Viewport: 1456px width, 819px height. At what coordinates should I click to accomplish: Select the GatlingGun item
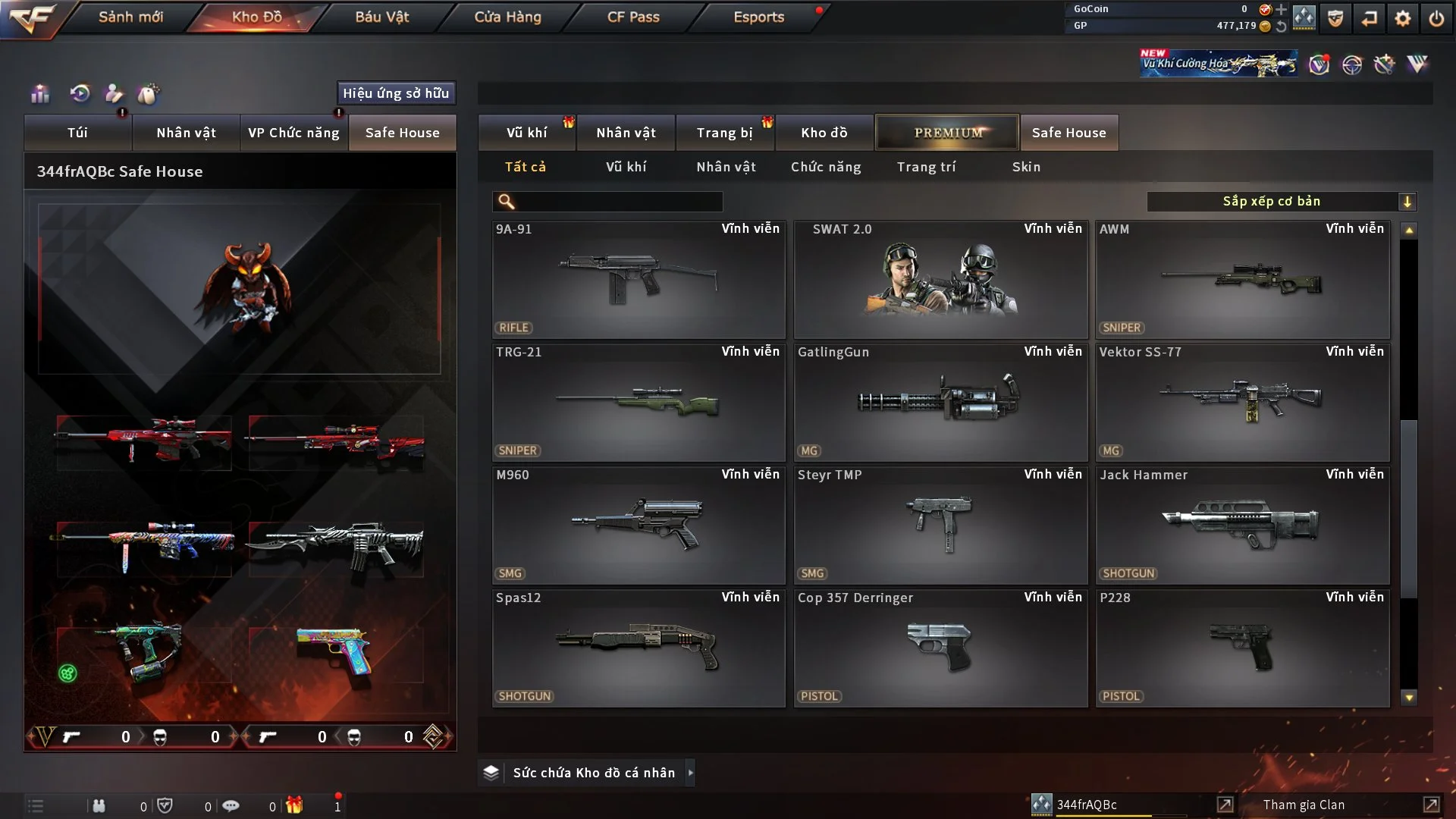(940, 402)
